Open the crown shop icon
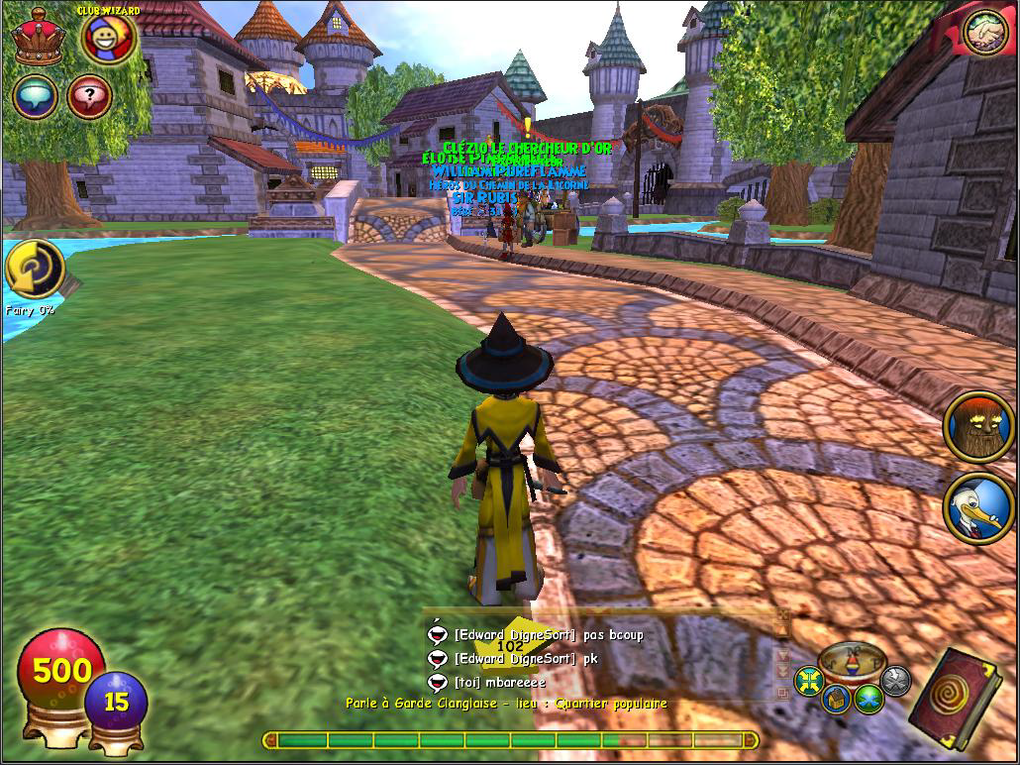This screenshot has height=765, width=1020. tap(38, 38)
